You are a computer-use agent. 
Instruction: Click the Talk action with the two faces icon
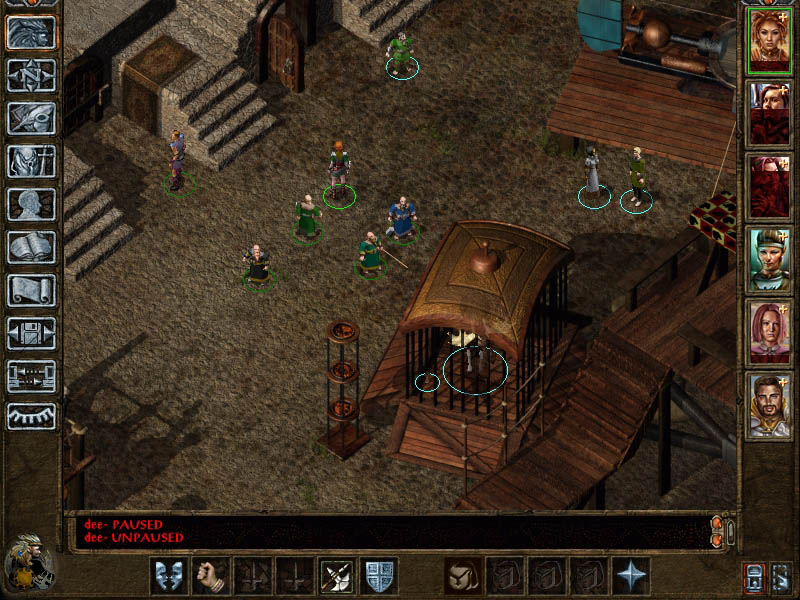167,576
